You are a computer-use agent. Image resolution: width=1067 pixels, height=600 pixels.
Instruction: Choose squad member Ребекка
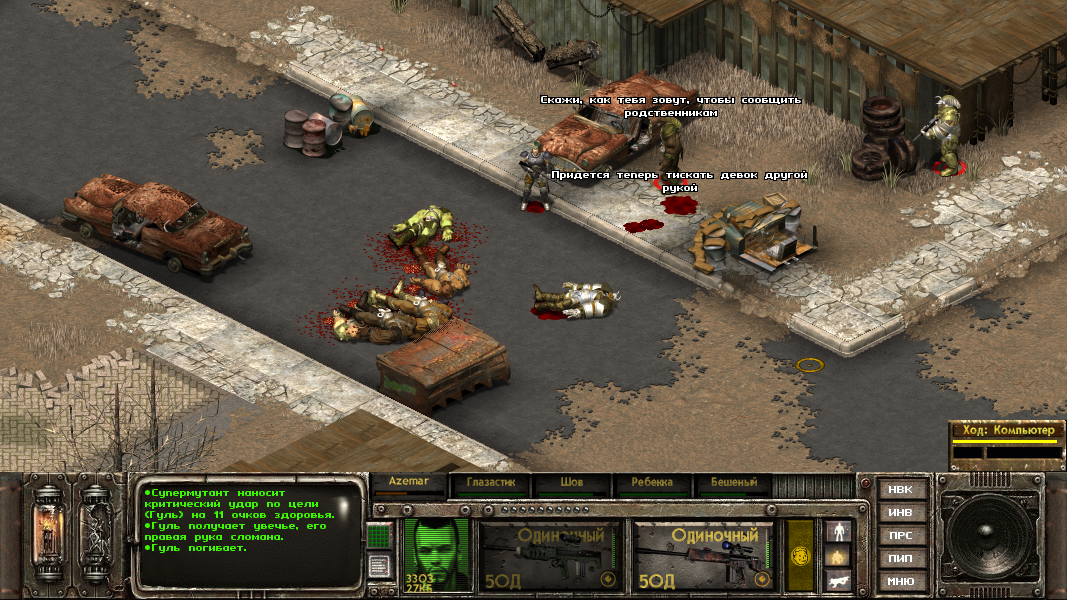pyautogui.click(x=652, y=483)
